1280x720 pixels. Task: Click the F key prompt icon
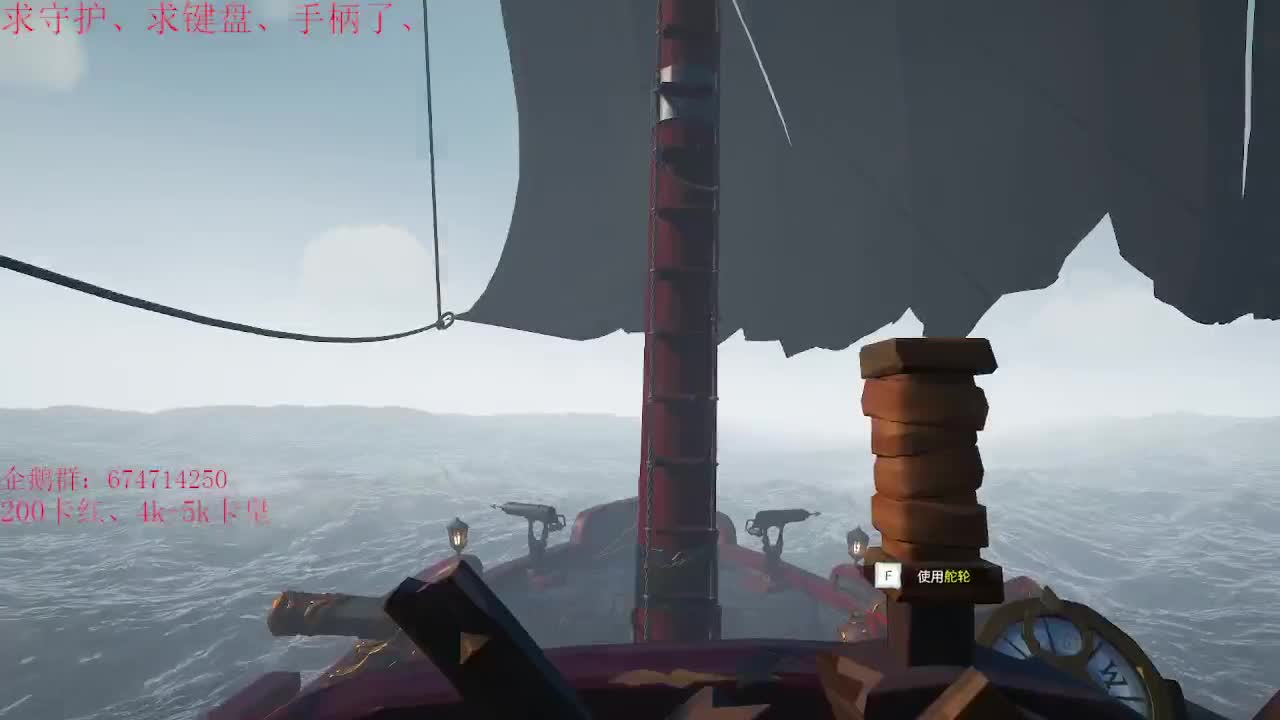888,577
